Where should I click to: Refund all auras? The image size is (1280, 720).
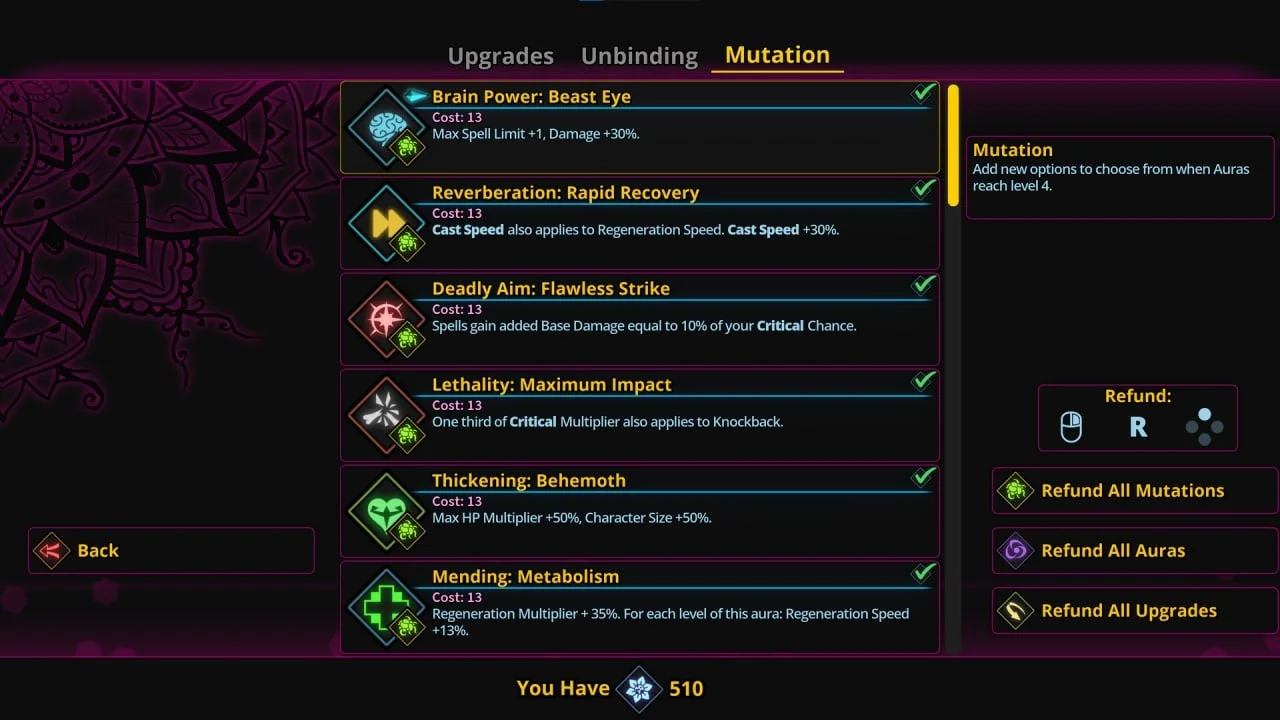[1134, 551]
